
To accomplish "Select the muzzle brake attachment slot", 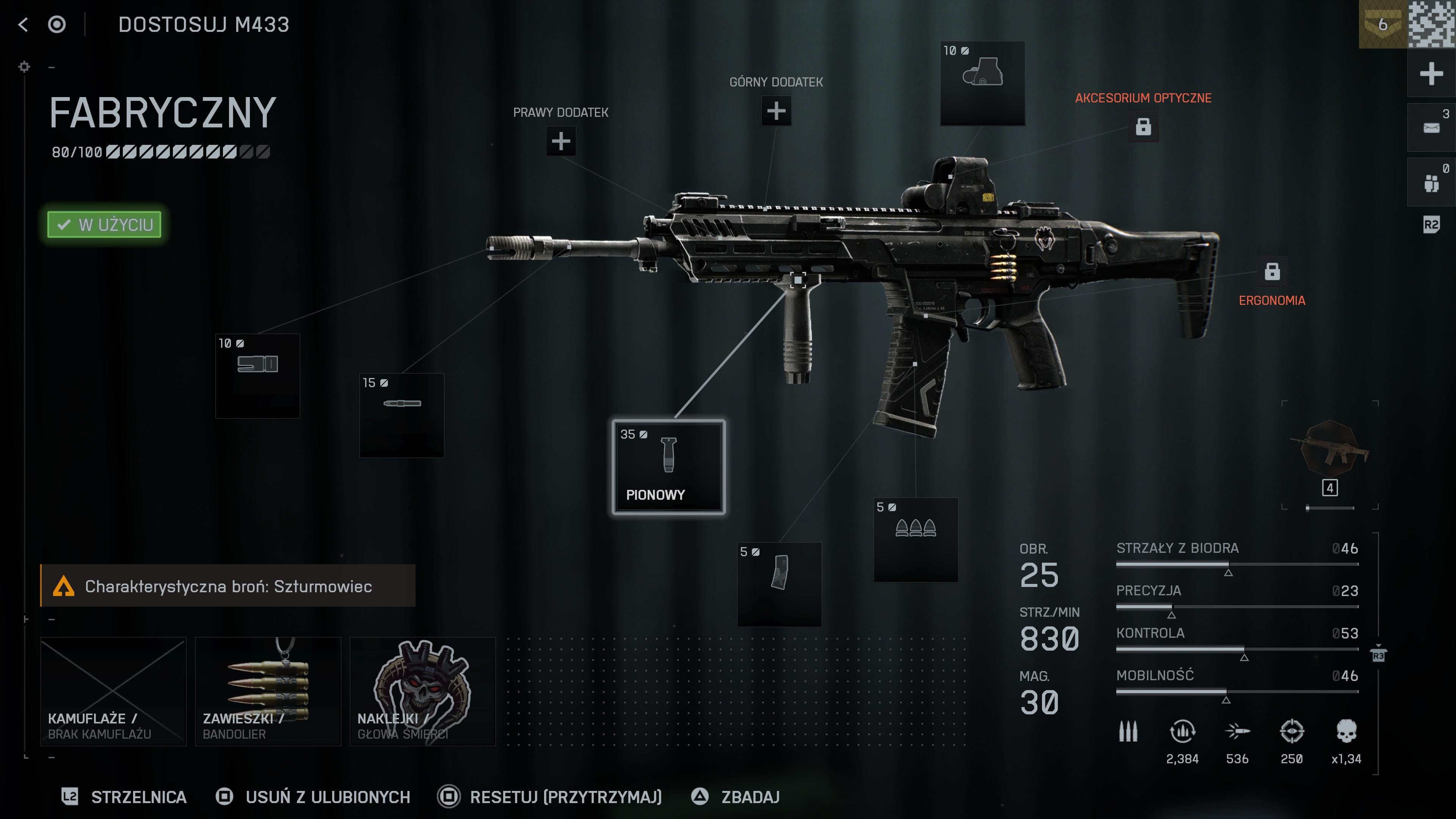I will [x=258, y=375].
